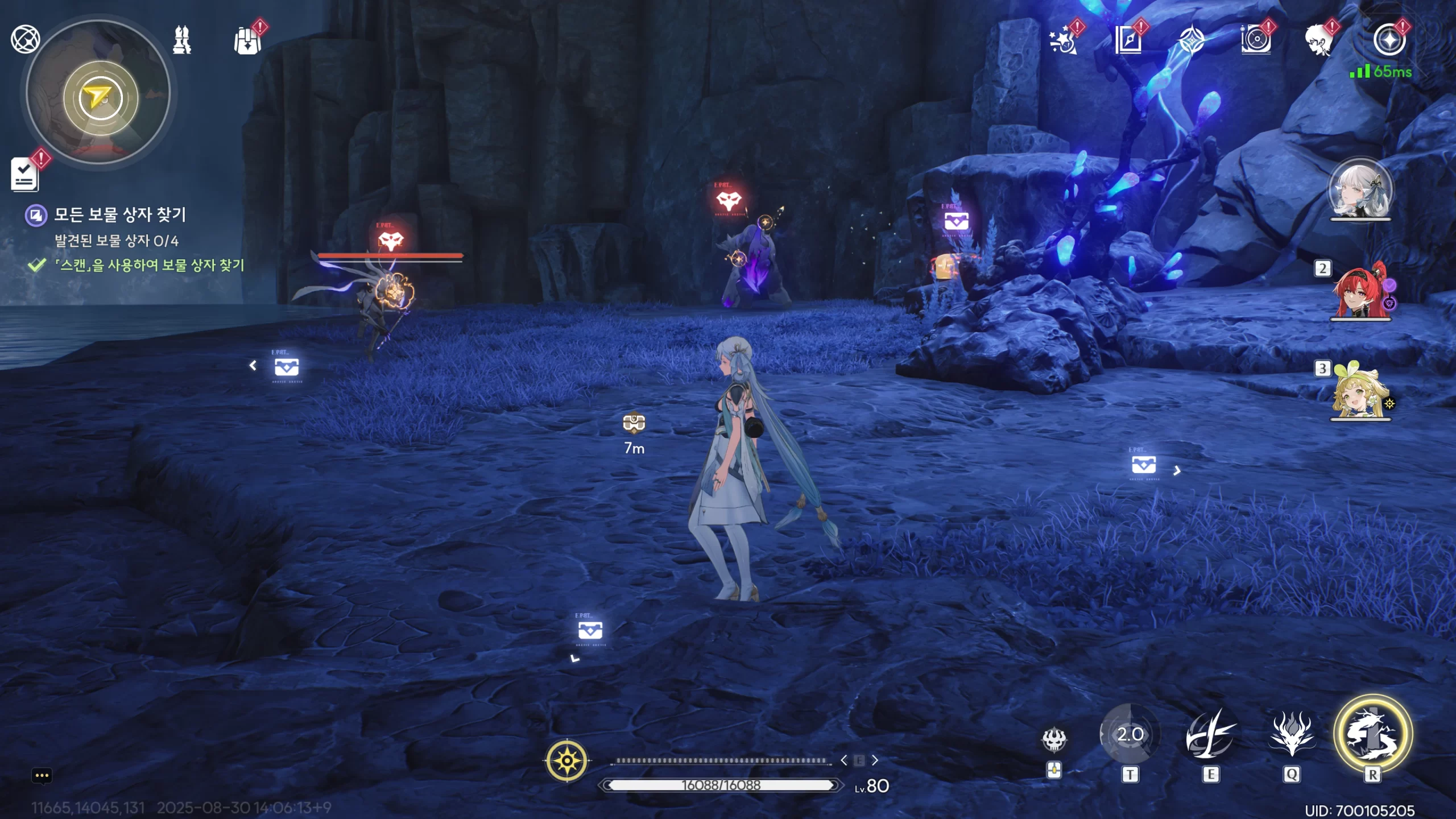The height and width of the screenshot is (819, 1456).
Task: Open the four-point star diamond icon
Action: pos(1192,41)
